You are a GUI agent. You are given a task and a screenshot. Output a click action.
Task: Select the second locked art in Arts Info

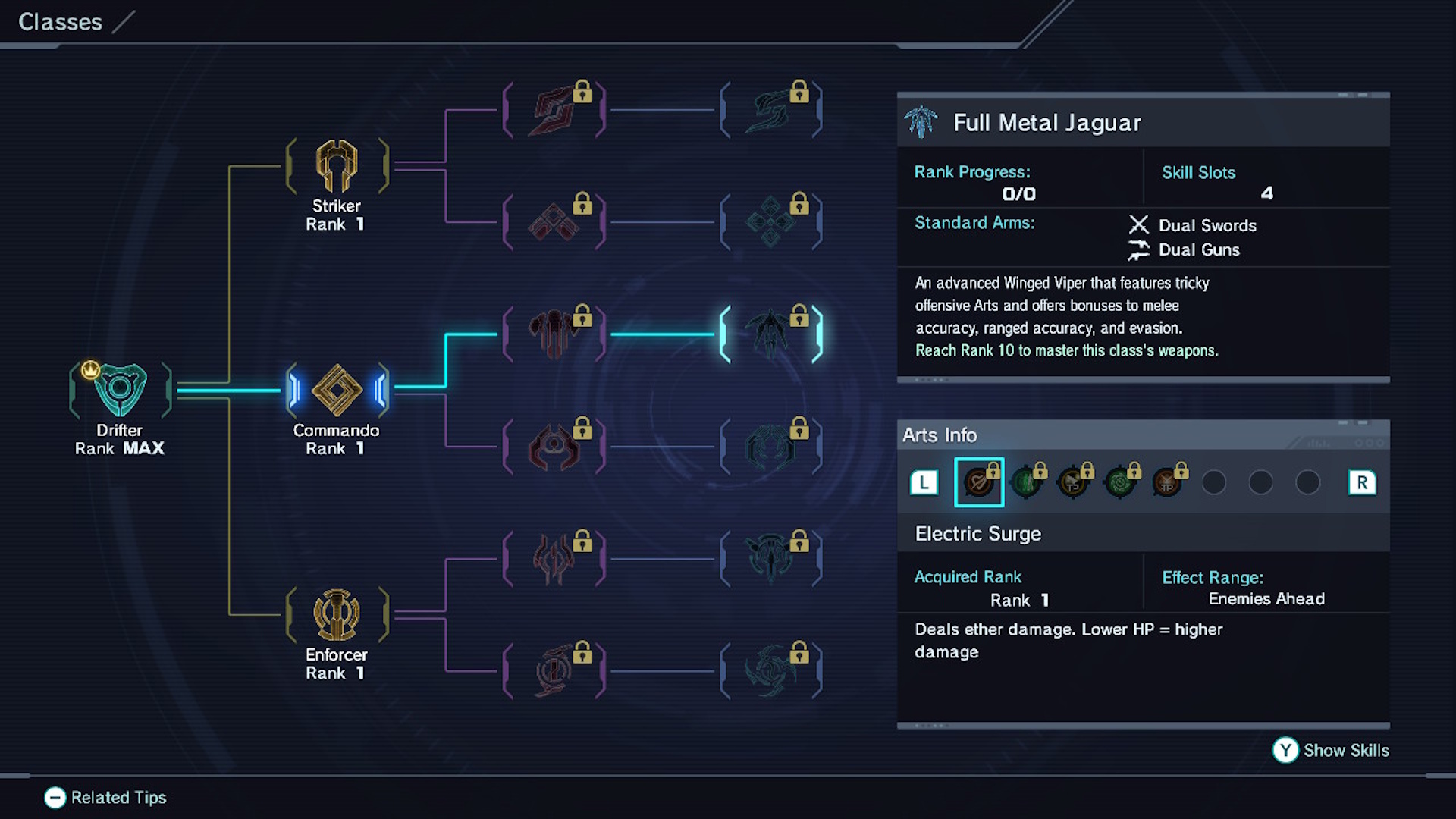[1028, 482]
